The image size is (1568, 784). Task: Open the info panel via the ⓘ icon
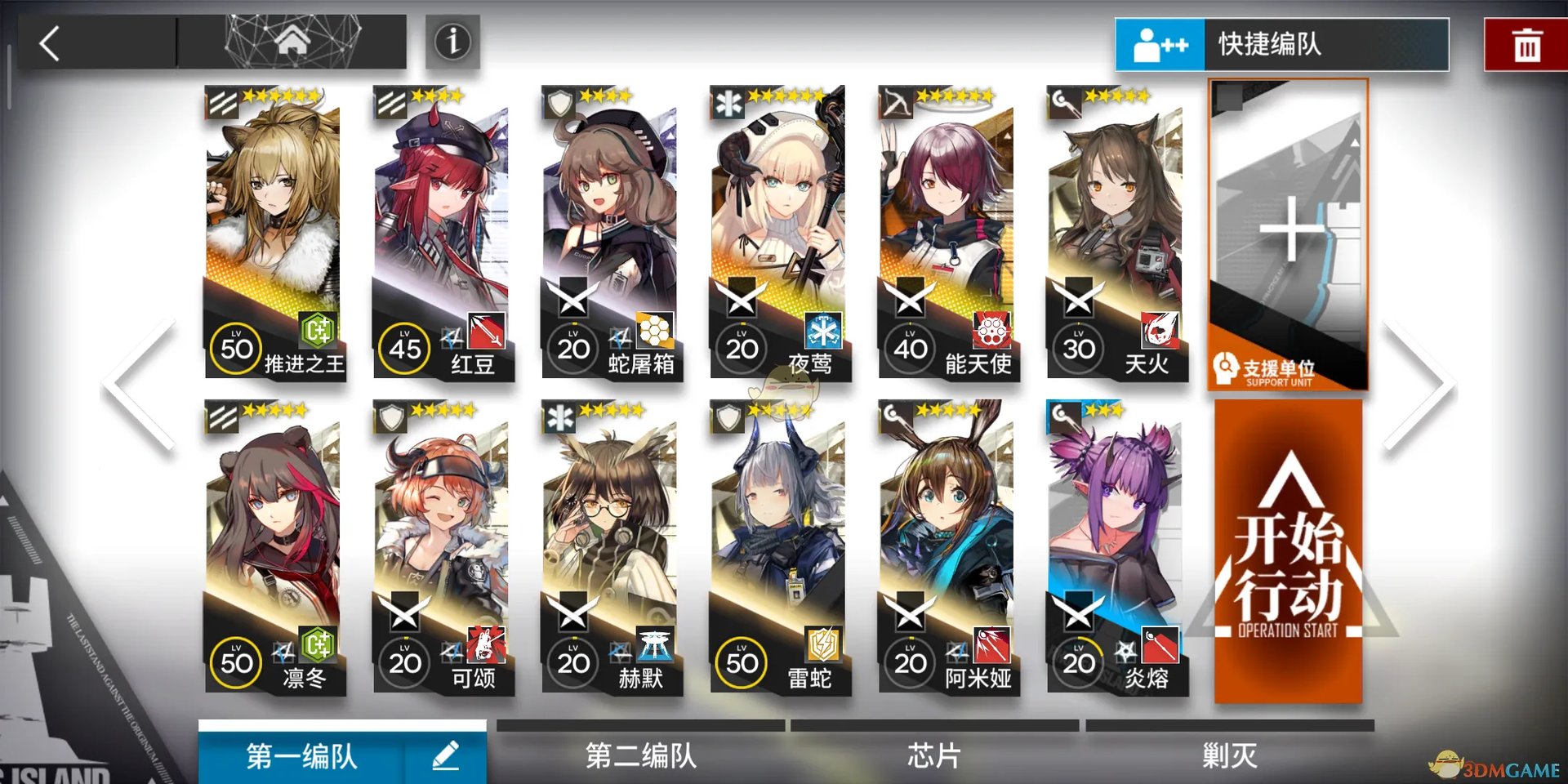pyautogui.click(x=452, y=42)
